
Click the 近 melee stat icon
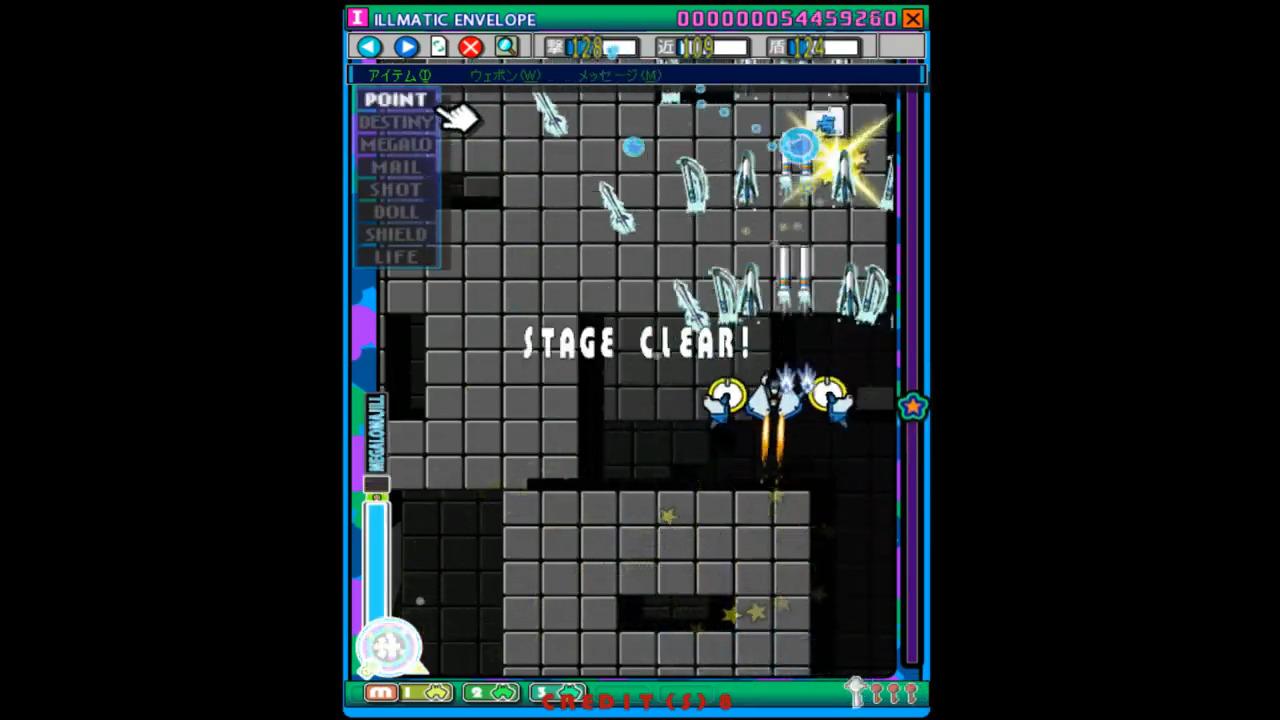coord(665,46)
